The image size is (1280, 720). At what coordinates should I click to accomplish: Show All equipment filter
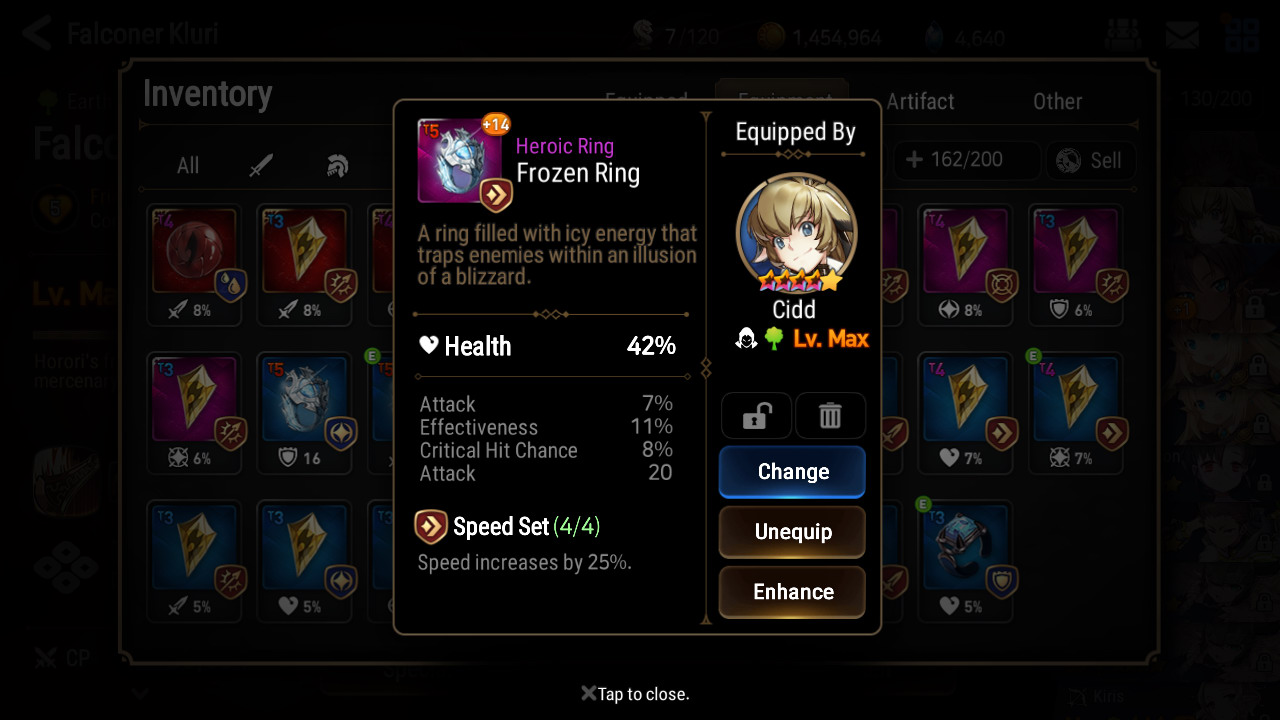tap(188, 165)
